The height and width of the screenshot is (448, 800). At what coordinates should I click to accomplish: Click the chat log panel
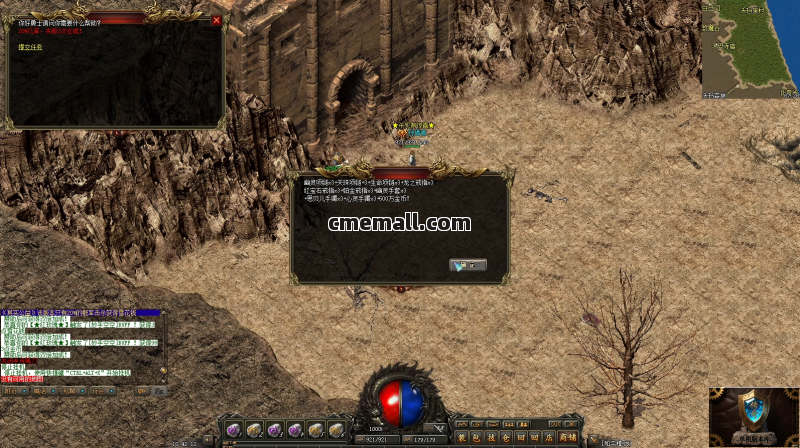(84, 347)
